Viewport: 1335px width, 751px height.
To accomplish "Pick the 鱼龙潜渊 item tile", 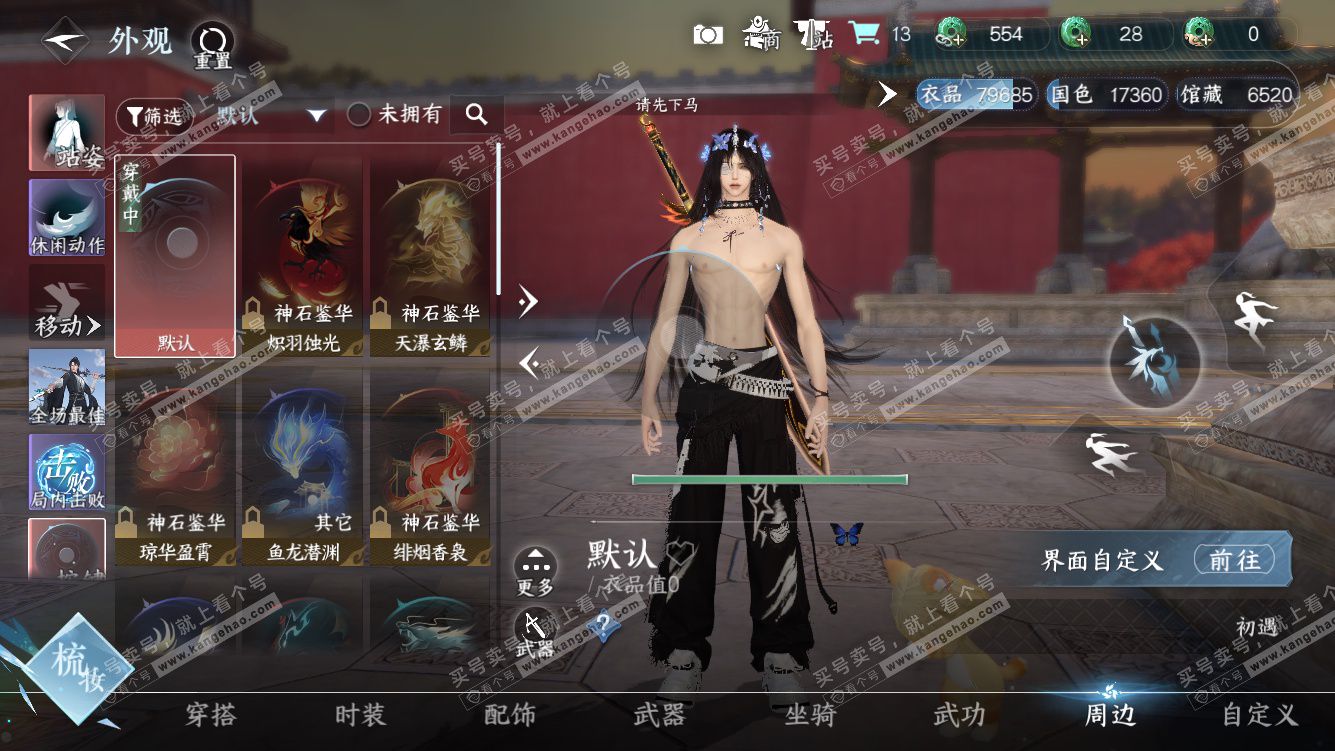I will (302, 468).
